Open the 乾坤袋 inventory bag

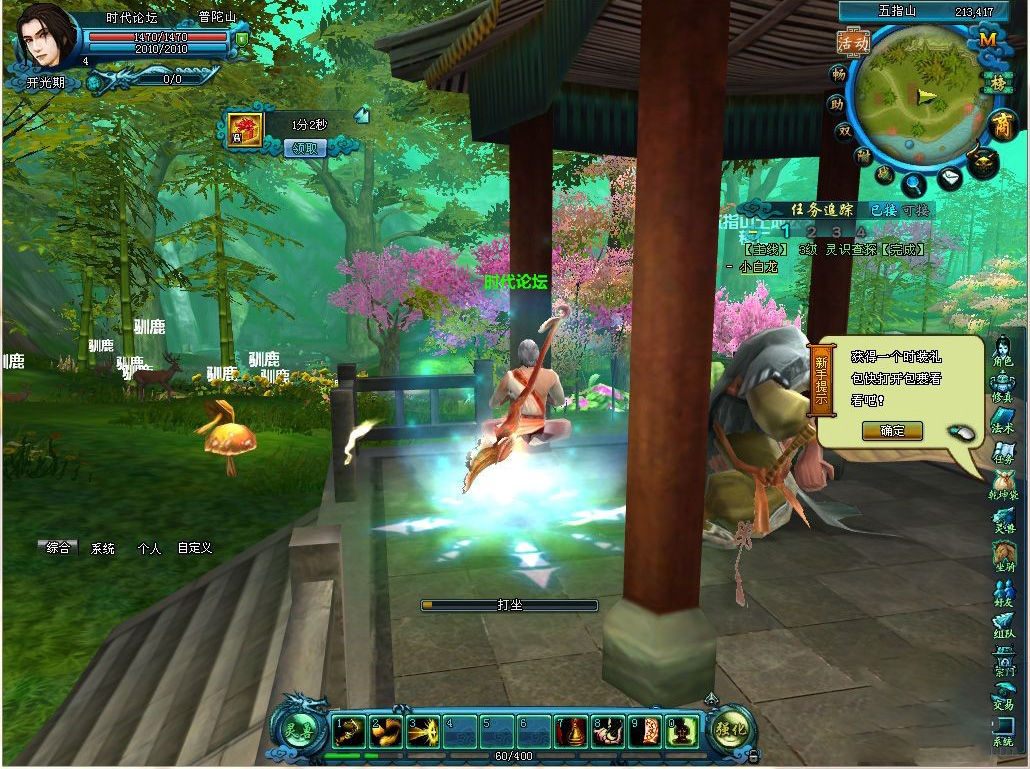1002,486
